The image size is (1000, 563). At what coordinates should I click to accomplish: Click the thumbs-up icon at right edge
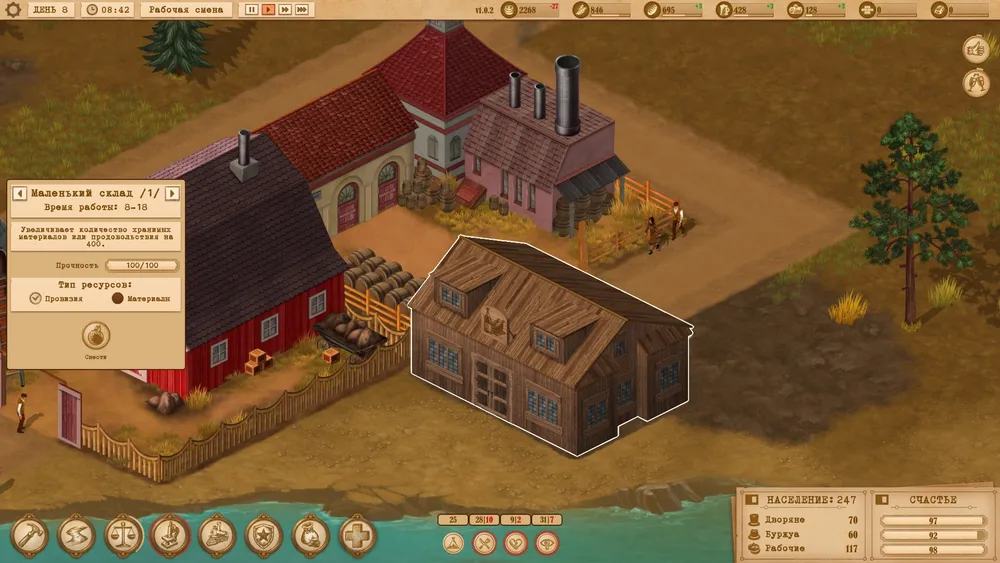point(975,48)
